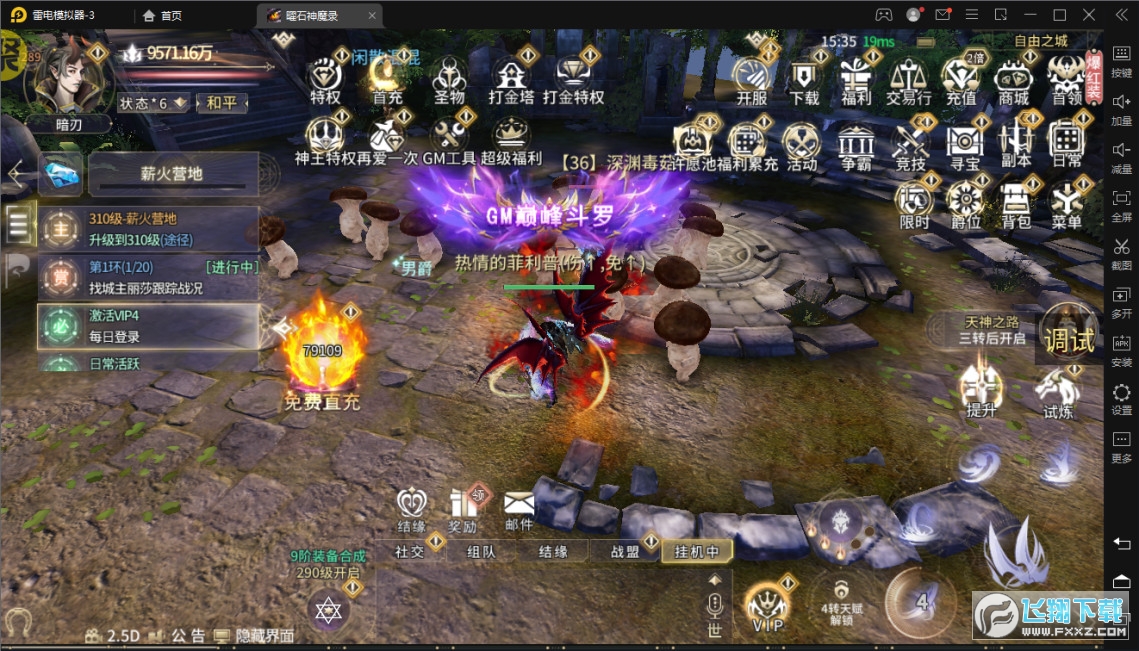Open the VIP button
This screenshot has height=651, width=1139.
767,606
